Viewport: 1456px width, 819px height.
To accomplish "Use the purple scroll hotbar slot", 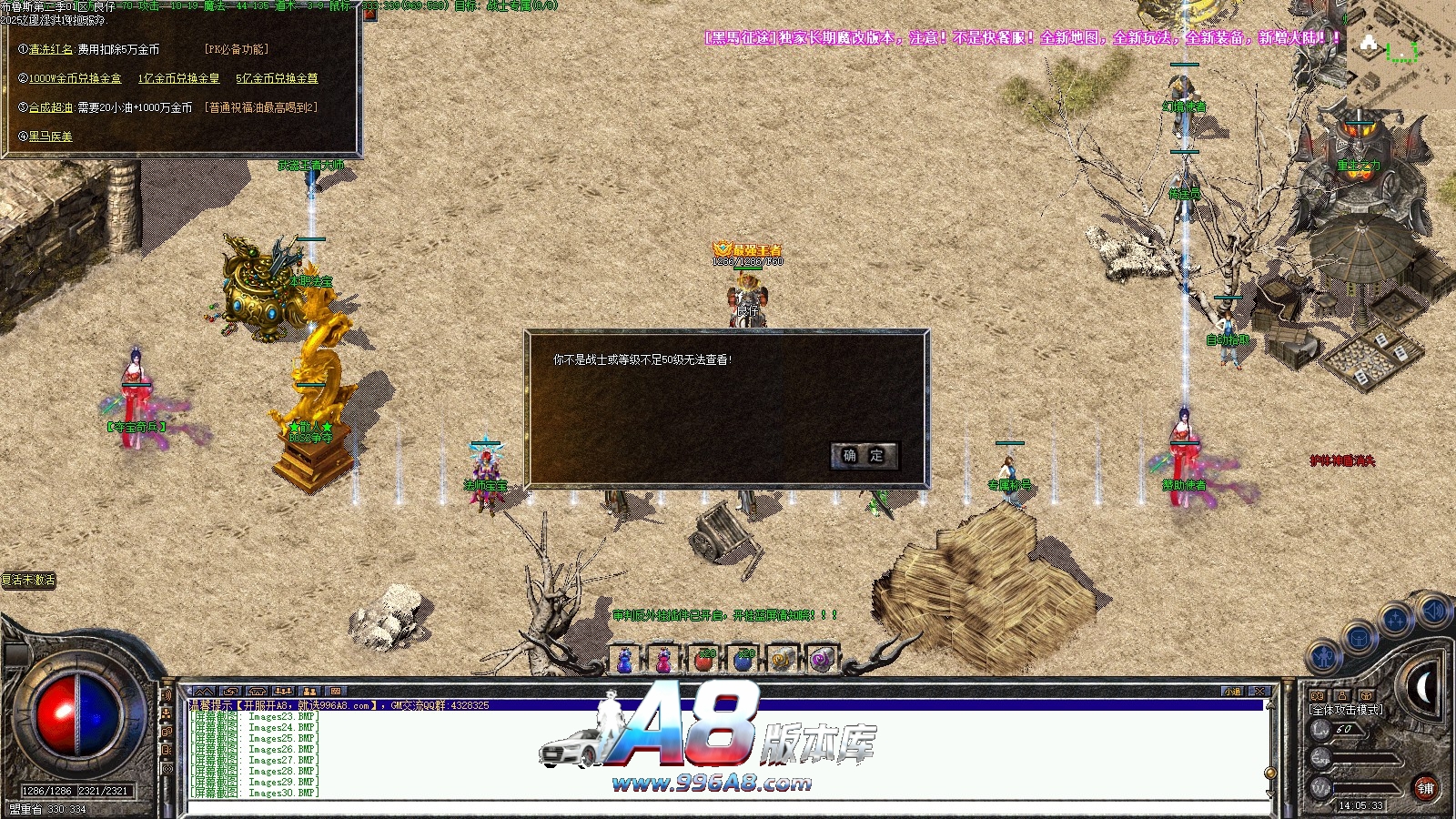I will tap(821, 660).
